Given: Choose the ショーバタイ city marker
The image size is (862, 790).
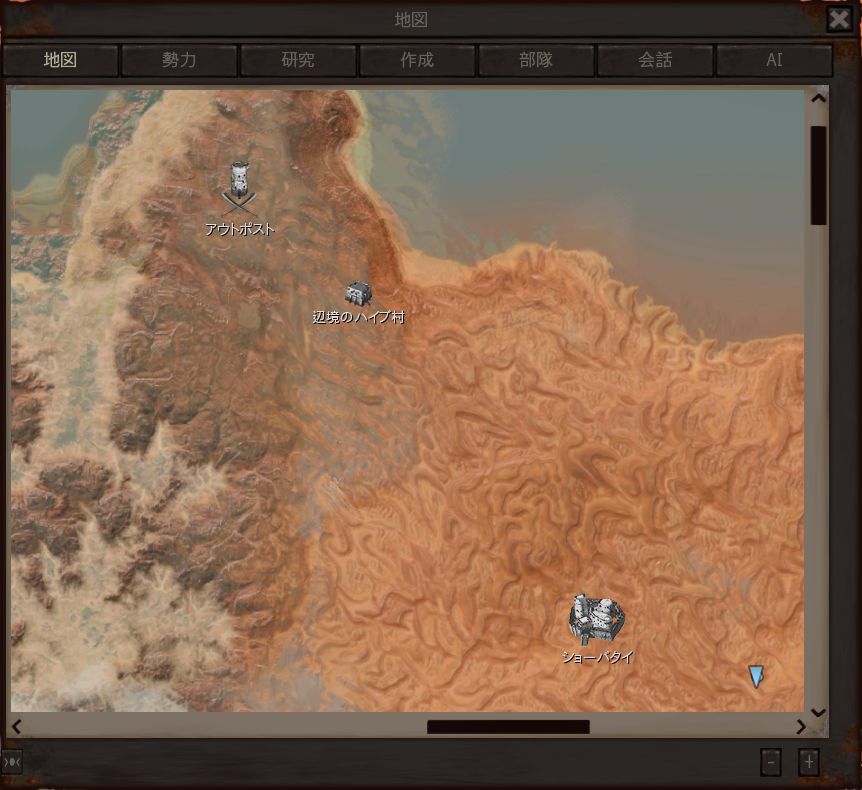Looking at the screenshot, I should (597, 619).
